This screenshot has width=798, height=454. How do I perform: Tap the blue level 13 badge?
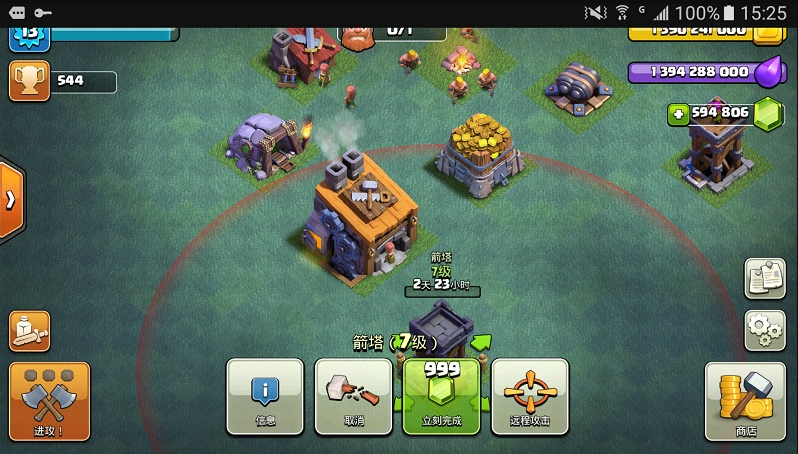tap(29, 34)
